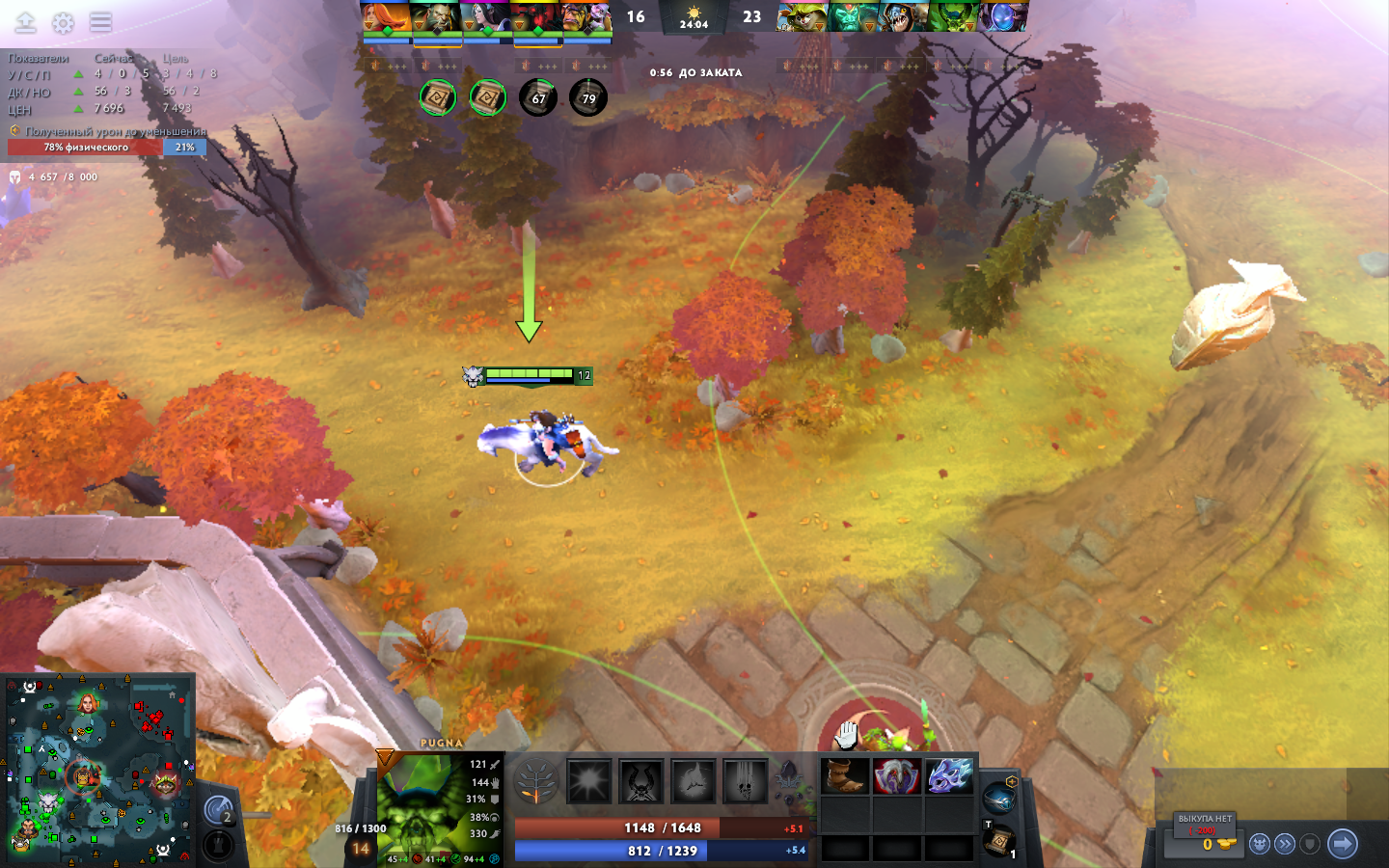Screen dimensions: 1389x868
Task: Click the neutral item slot
Action: (x=998, y=798)
